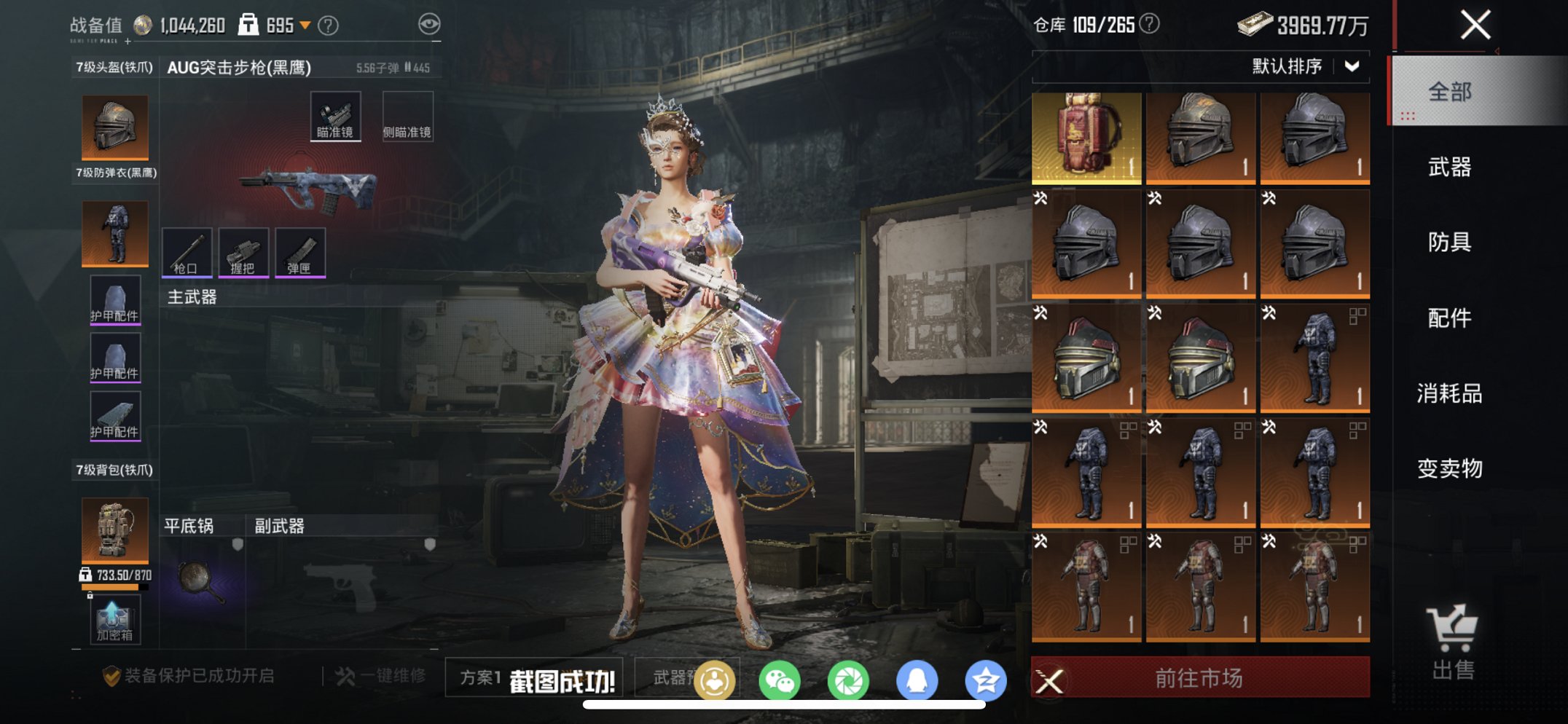Open the 武器 category tab
Screen dimensions: 1568x724
(1450, 168)
